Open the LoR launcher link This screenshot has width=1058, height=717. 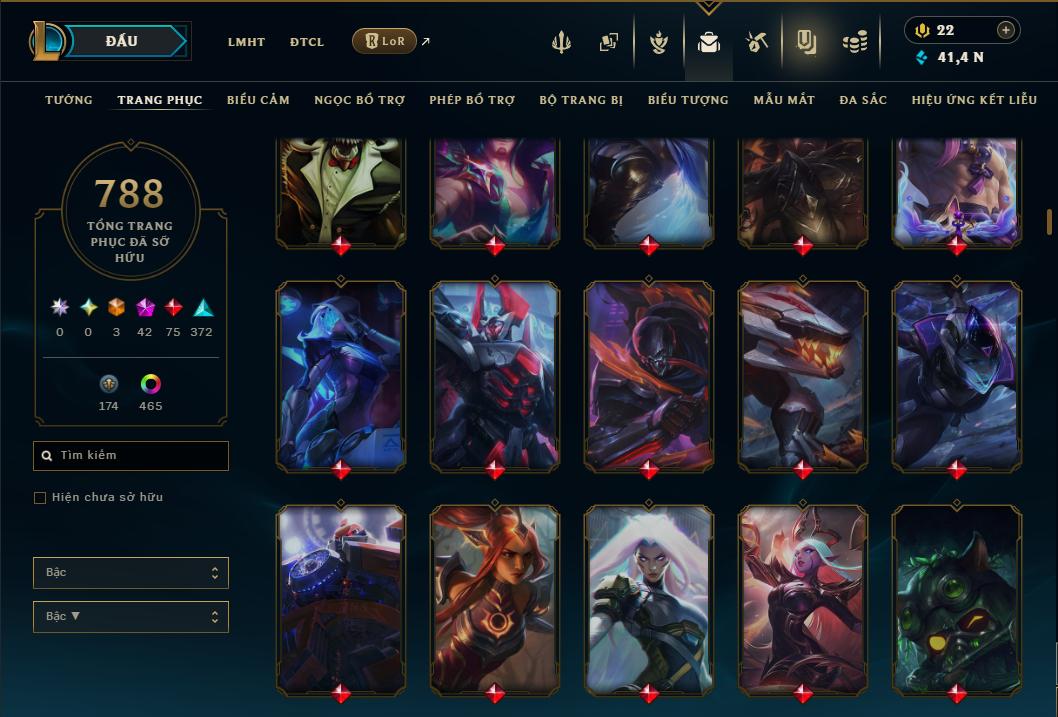385,41
